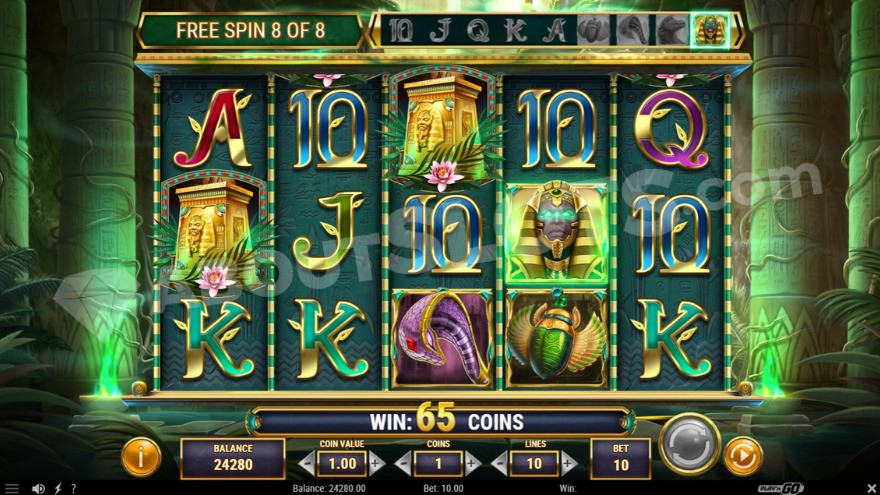
Task: Lower the number of coins
Action: [403, 463]
